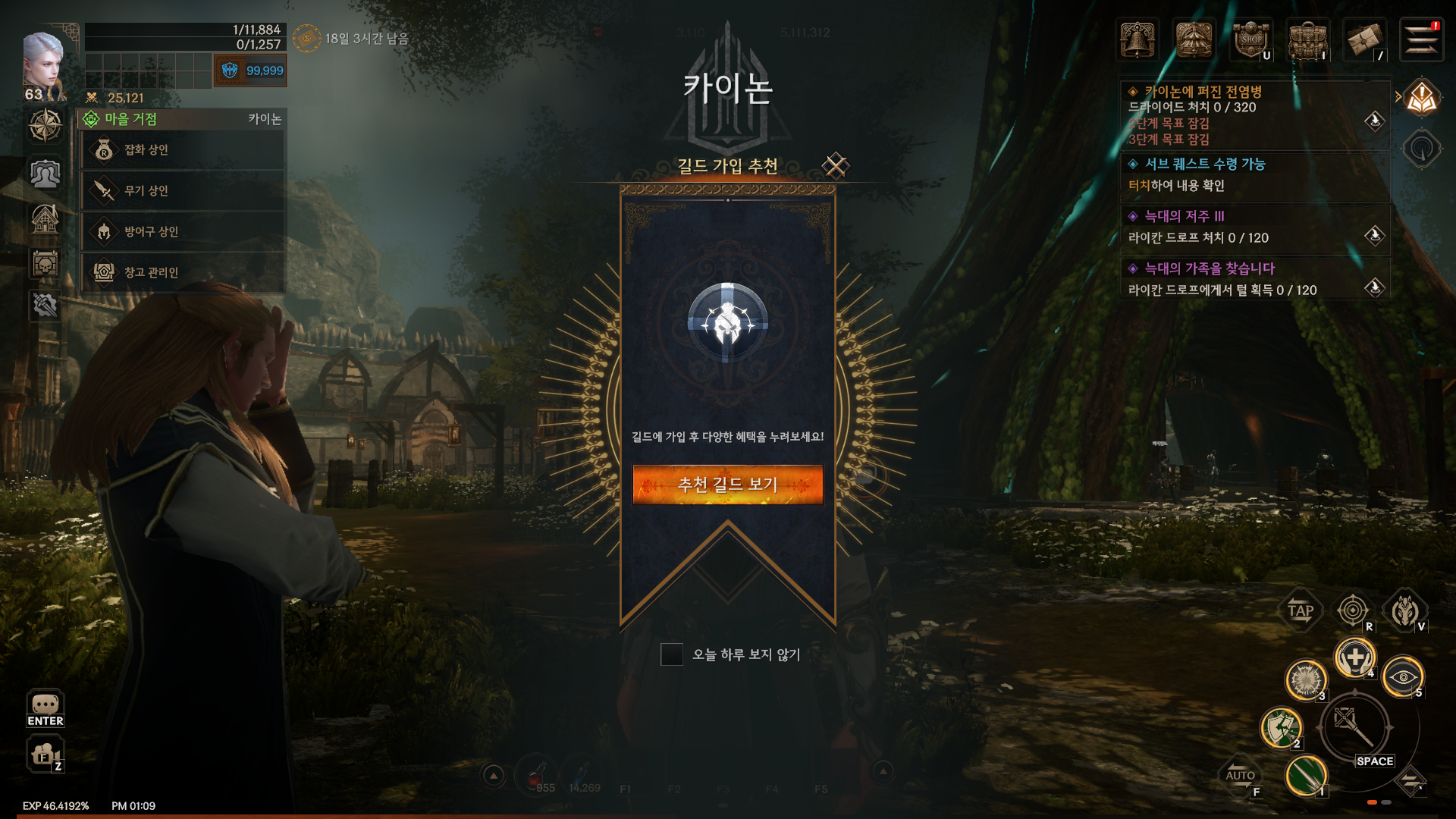
Task: Open the 창고 관리인 entry
Action: click(x=182, y=272)
